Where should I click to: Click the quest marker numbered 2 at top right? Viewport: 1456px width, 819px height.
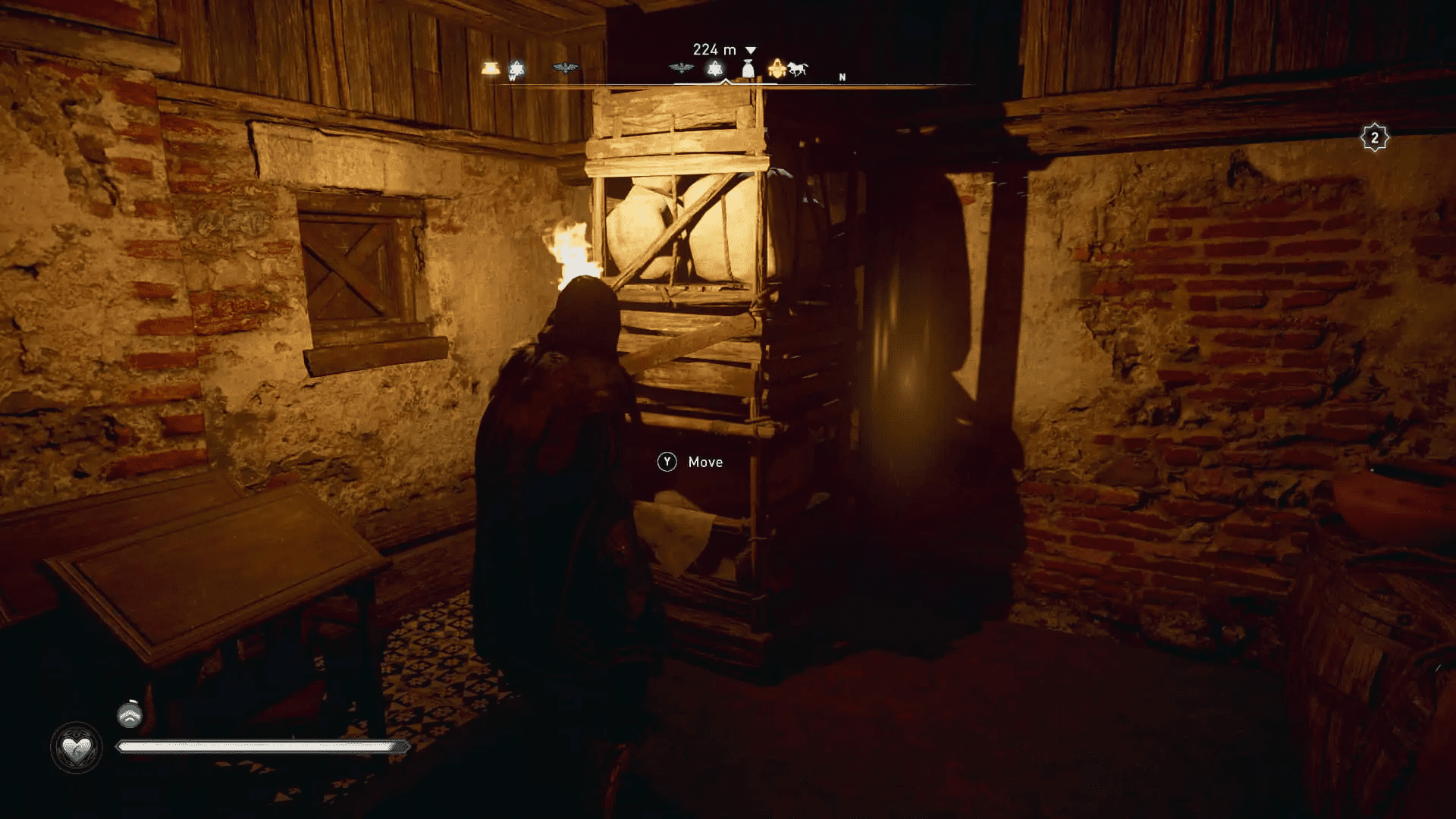coord(1376,136)
